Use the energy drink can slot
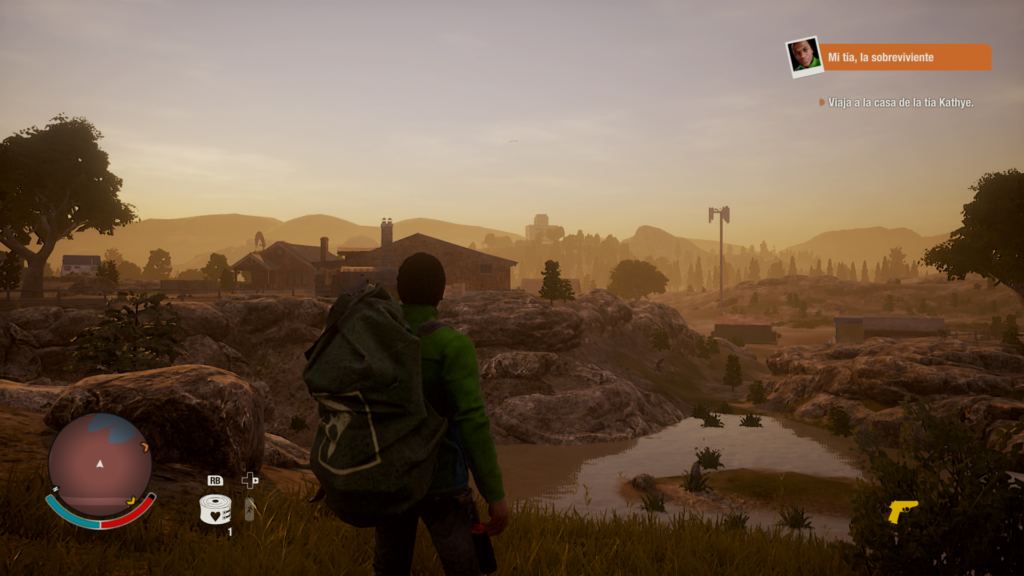 (250, 509)
